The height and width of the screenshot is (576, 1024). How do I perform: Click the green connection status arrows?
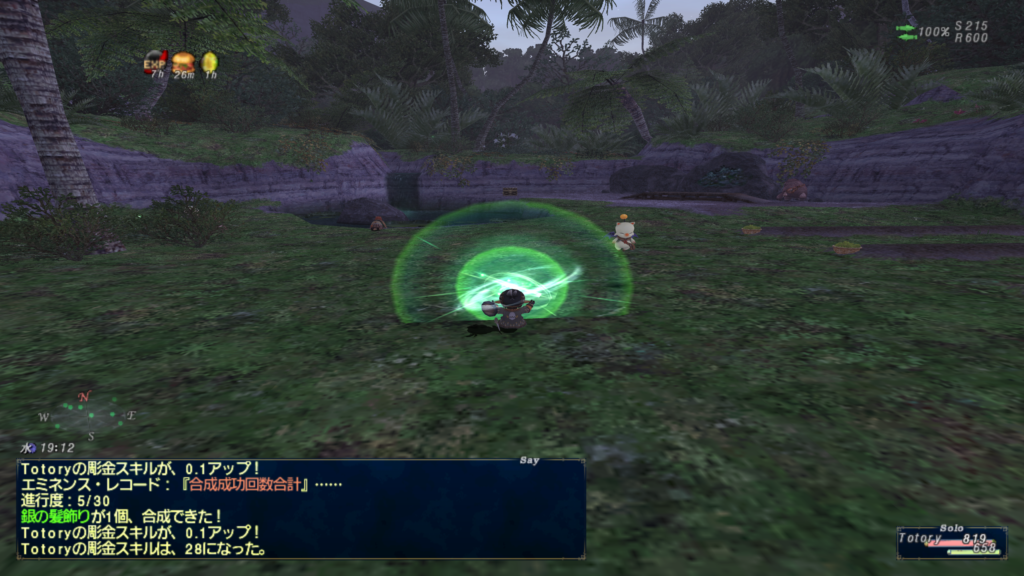tap(906, 32)
